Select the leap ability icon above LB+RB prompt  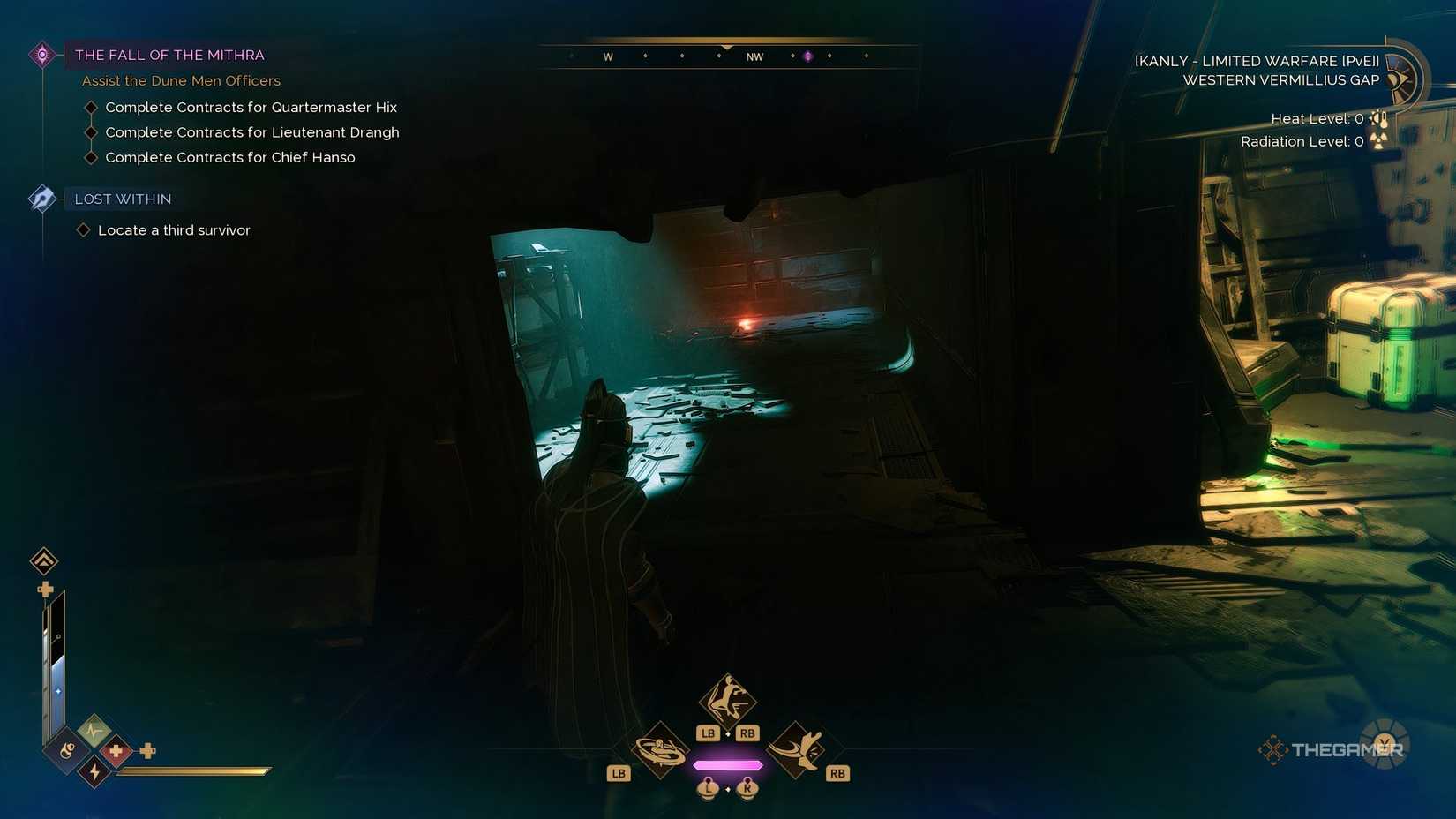pos(726,703)
